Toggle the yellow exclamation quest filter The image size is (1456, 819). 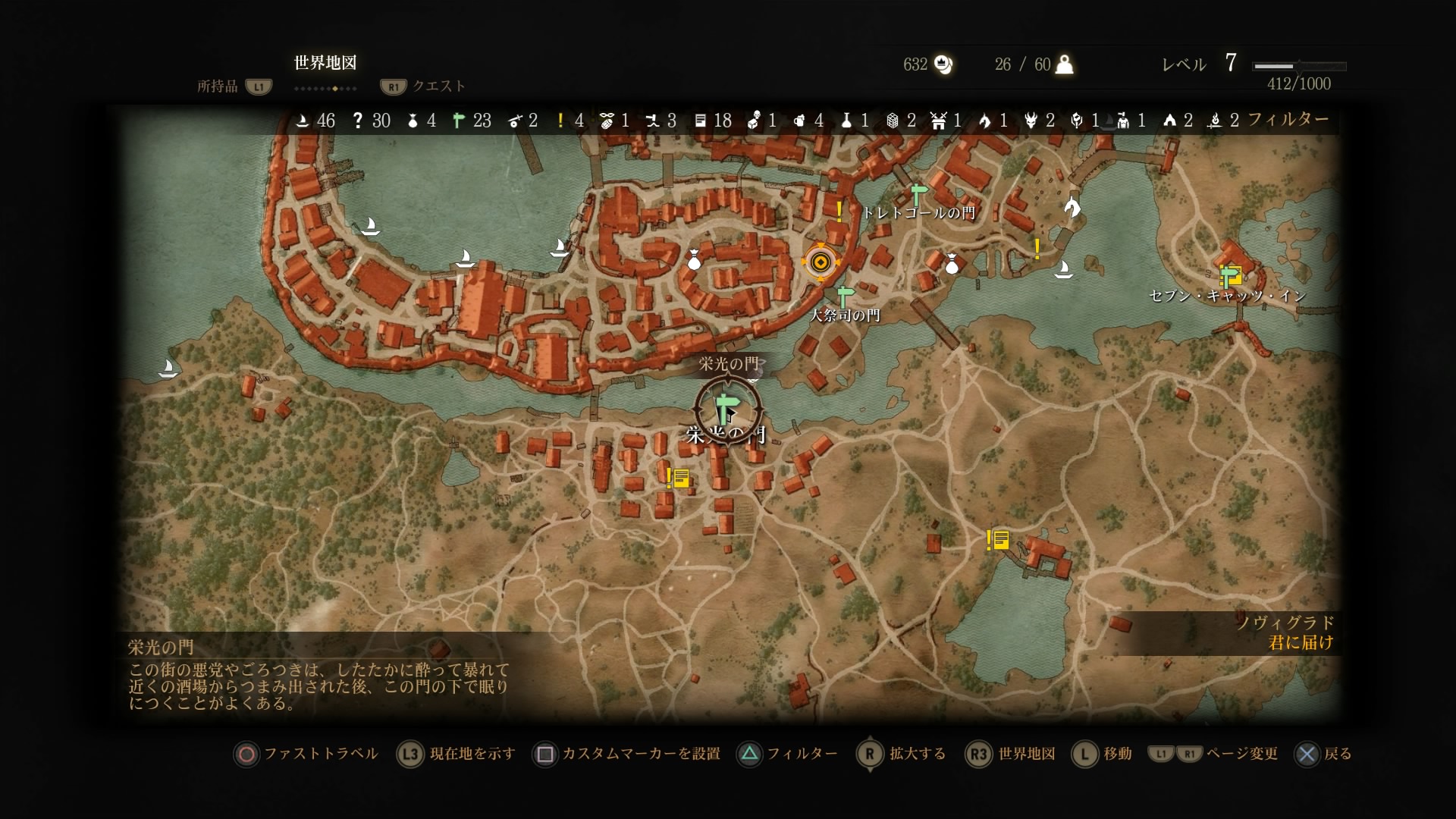pyautogui.click(x=560, y=121)
